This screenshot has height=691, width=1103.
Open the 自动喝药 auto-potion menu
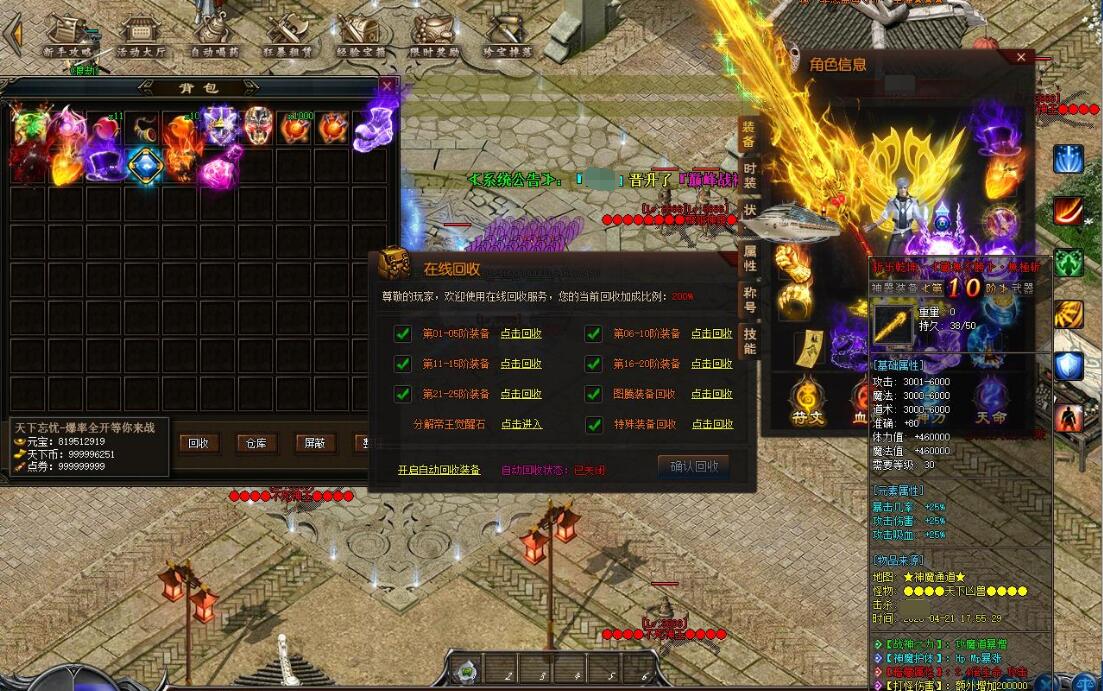click(213, 37)
